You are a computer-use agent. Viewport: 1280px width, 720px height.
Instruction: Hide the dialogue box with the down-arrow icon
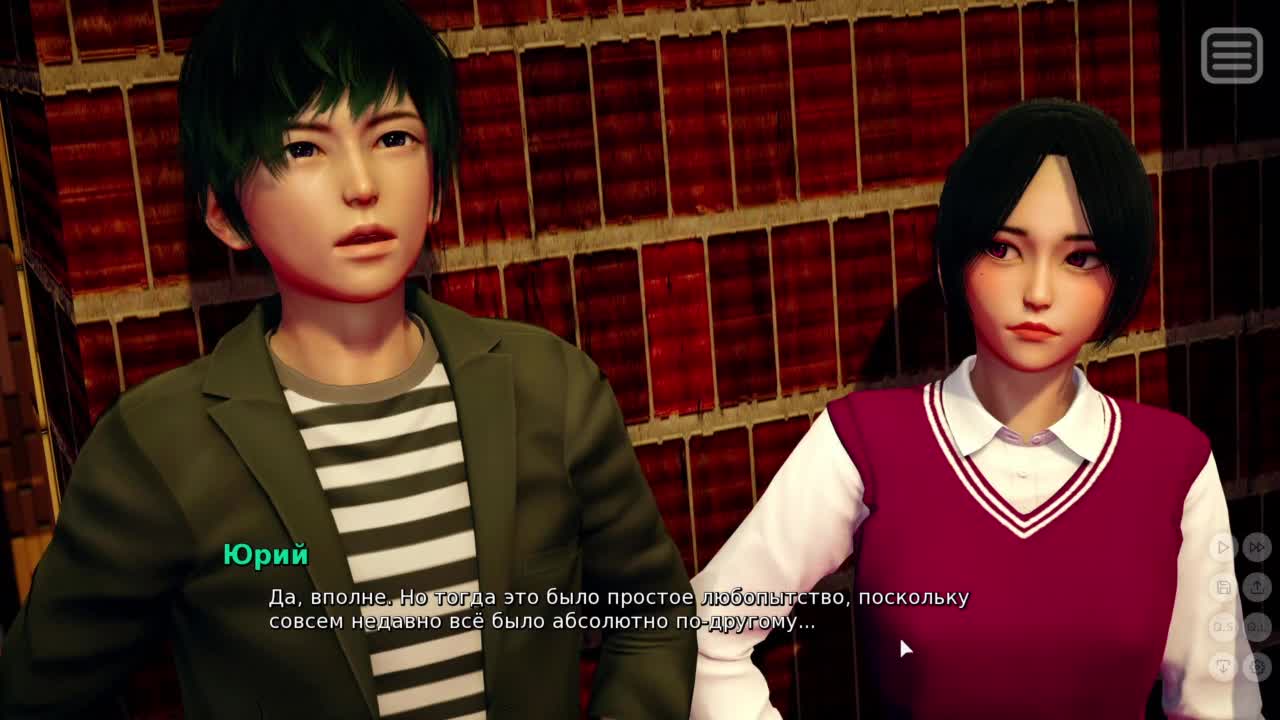coord(1223,667)
